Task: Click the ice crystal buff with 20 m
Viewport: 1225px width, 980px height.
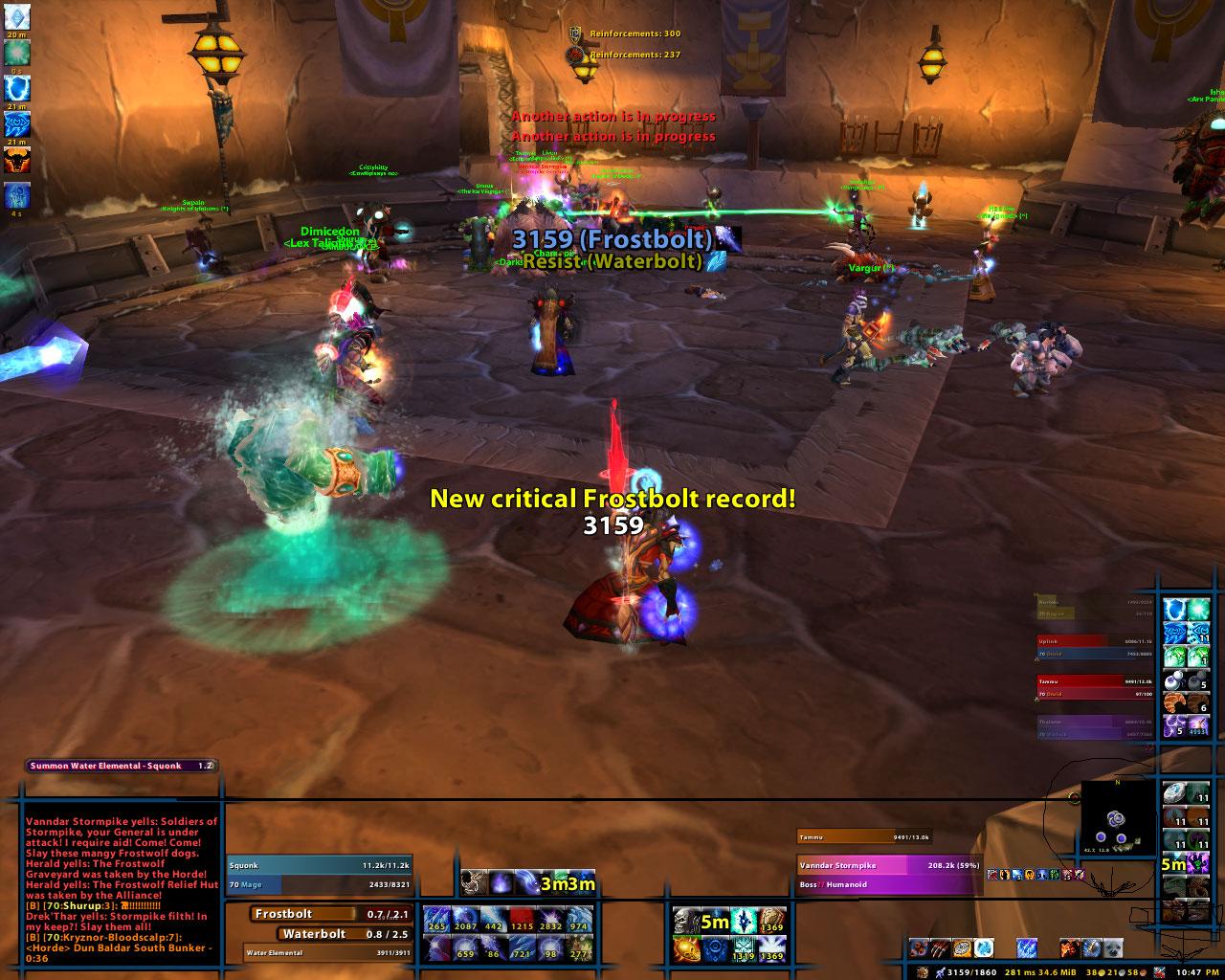Action: coord(18,15)
